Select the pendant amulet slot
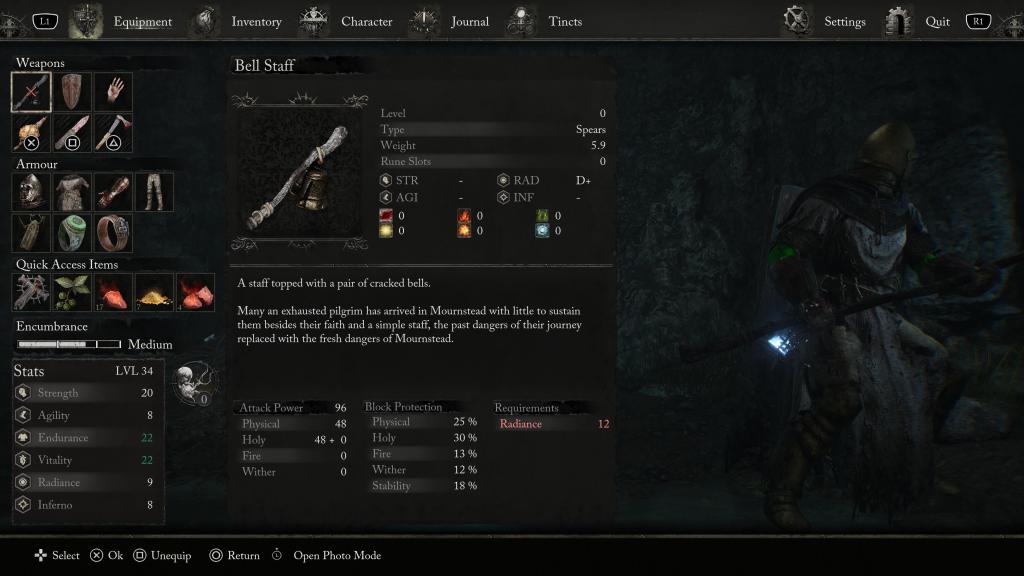 [31, 233]
